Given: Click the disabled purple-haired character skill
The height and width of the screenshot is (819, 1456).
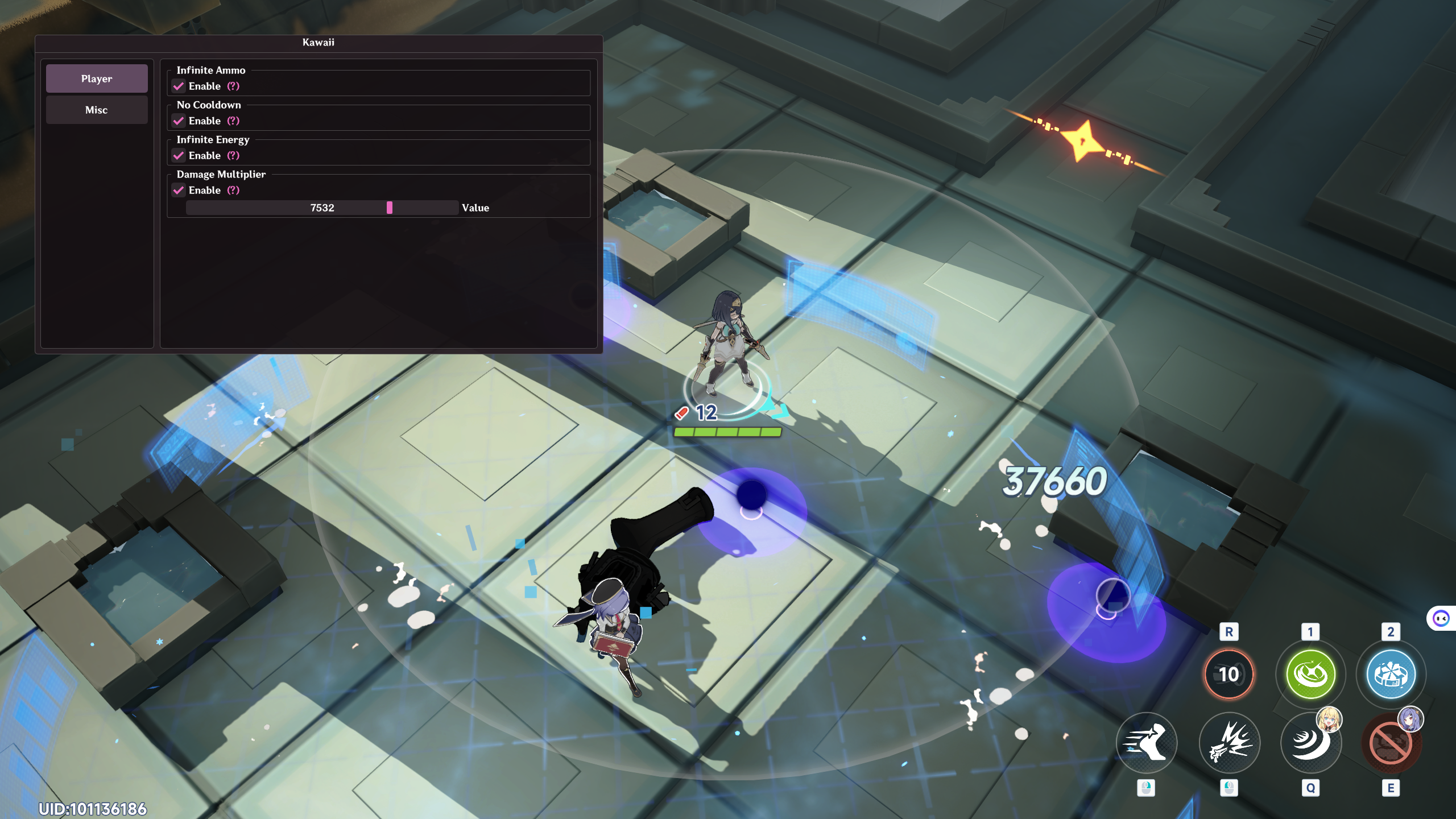Looking at the screenshot, I should click(1391, 742).
